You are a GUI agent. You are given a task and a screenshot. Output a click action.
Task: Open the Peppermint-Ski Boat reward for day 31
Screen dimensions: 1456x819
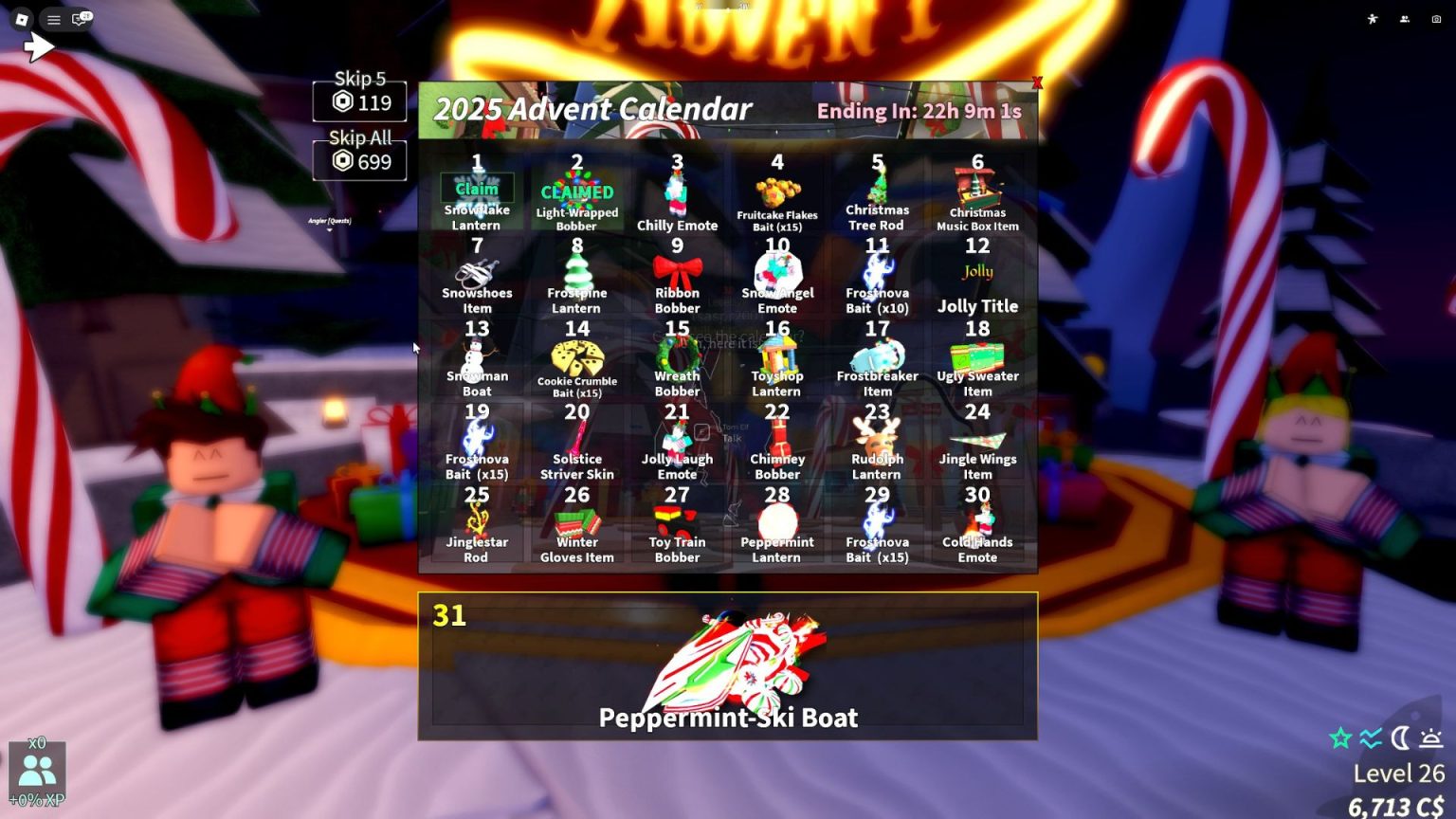point(728,664)
